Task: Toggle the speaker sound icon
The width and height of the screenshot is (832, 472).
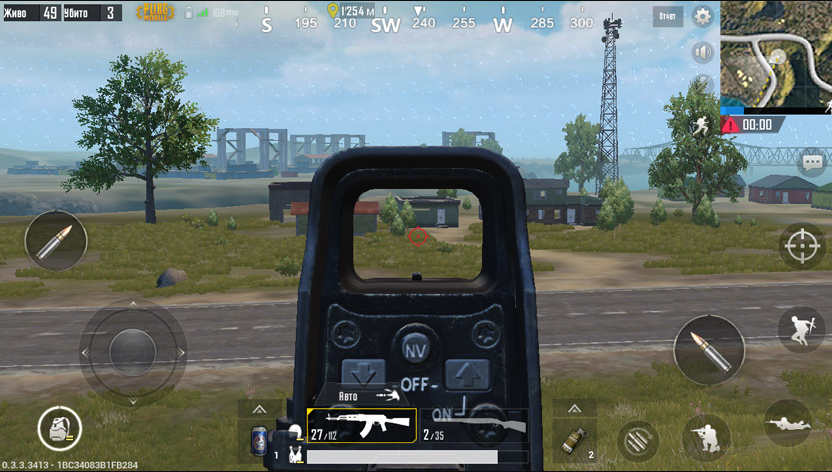Action: point(702,51)
